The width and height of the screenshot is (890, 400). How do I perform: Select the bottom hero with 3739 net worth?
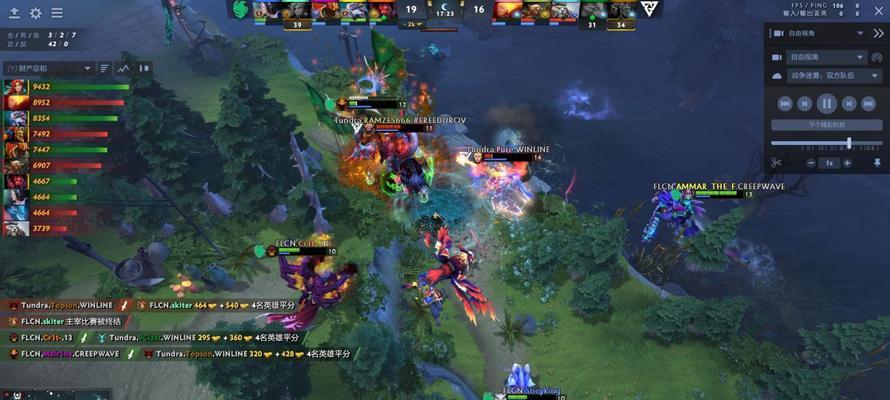pos(16,228)
